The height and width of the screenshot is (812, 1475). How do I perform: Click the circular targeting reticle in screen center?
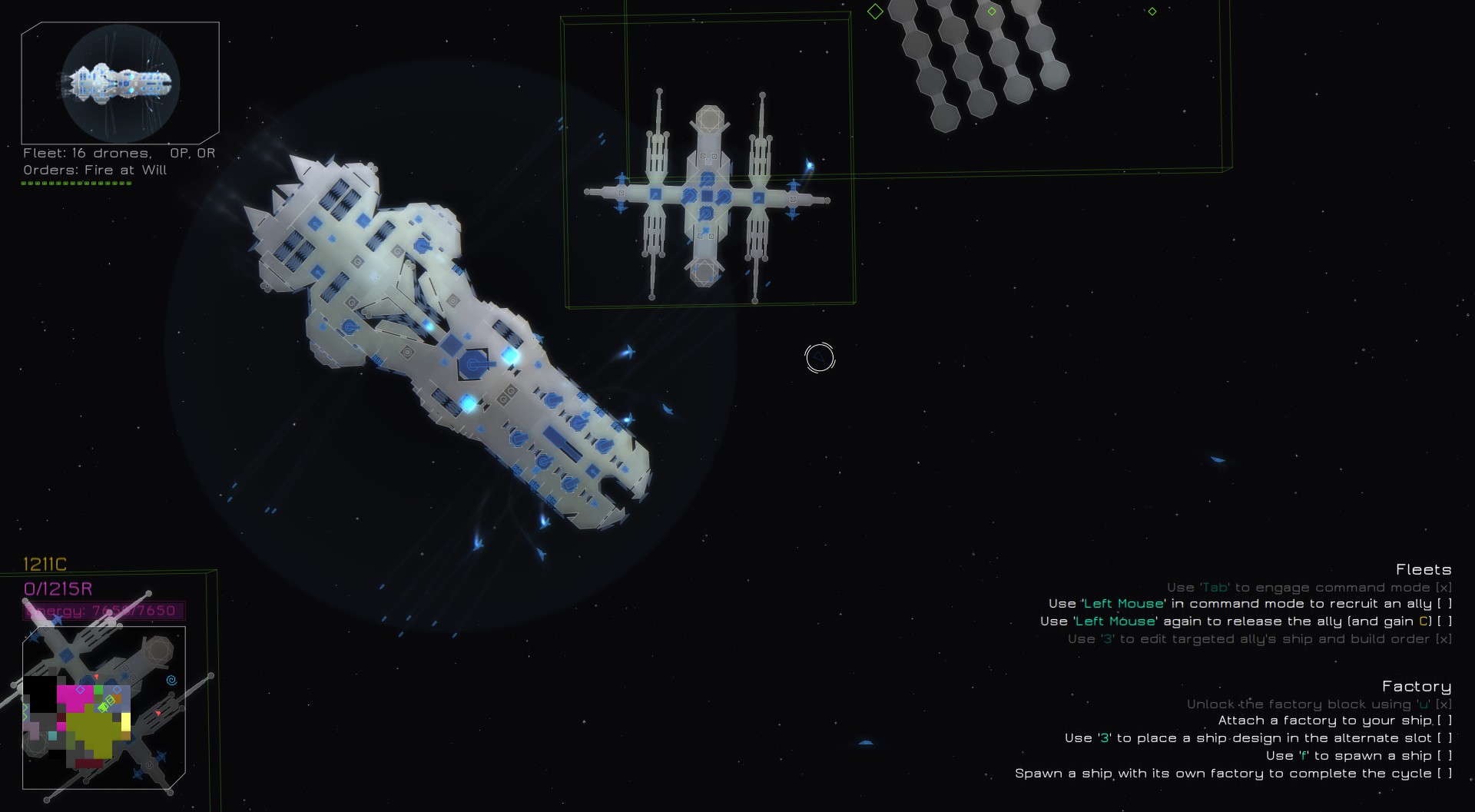pyautogui.click(x=819, y=357)
